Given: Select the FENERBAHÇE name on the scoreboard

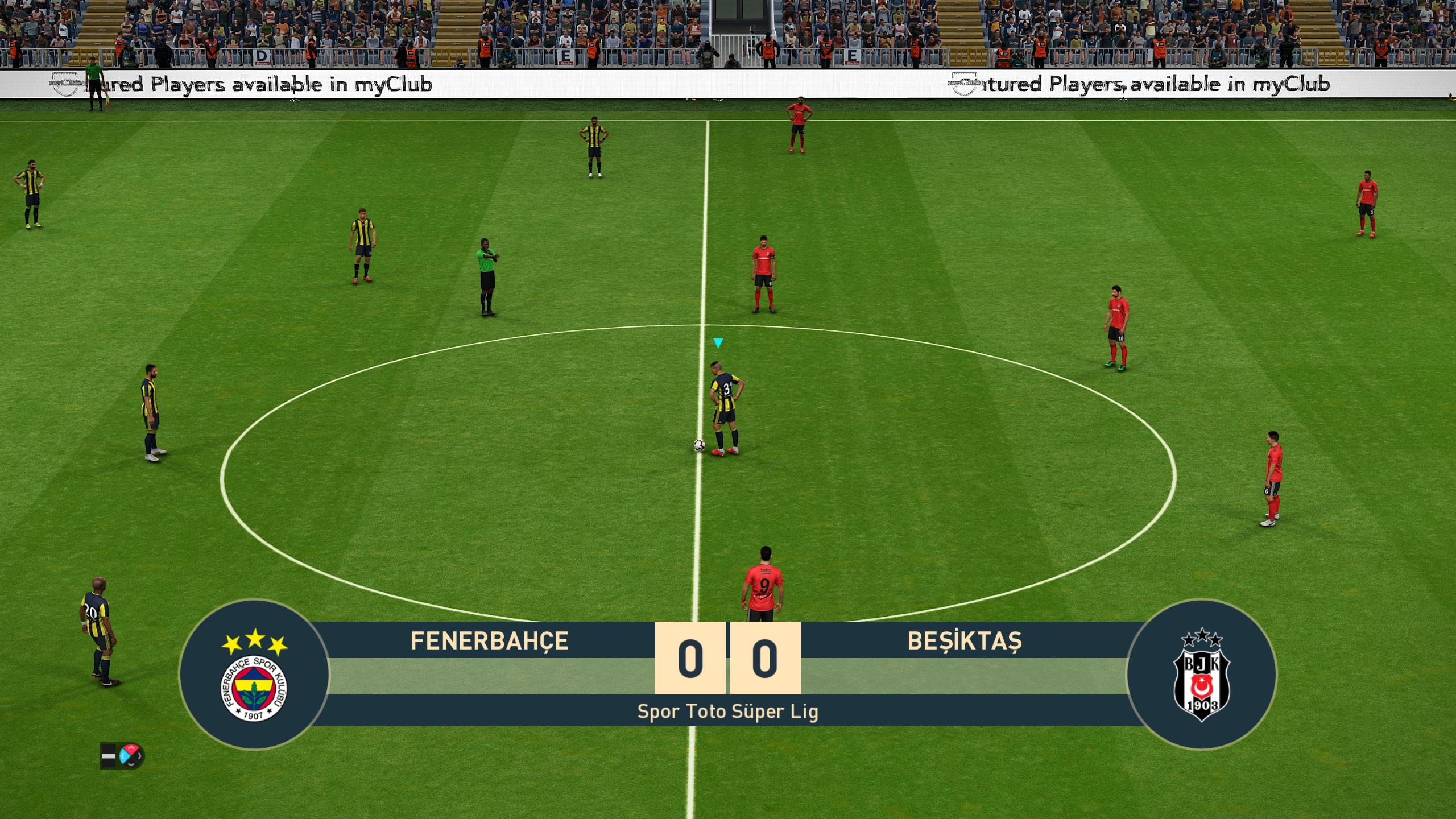Looking at the screenshot, I should pos(488,640).
